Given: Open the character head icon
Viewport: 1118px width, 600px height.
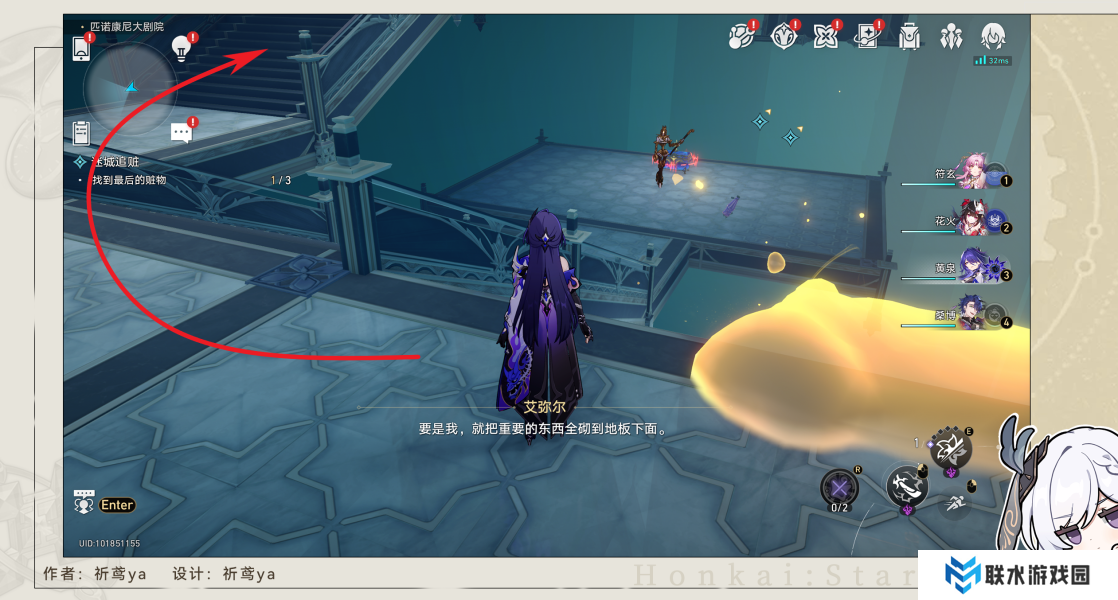Looking at the screenshot, I should click(992, 37).
